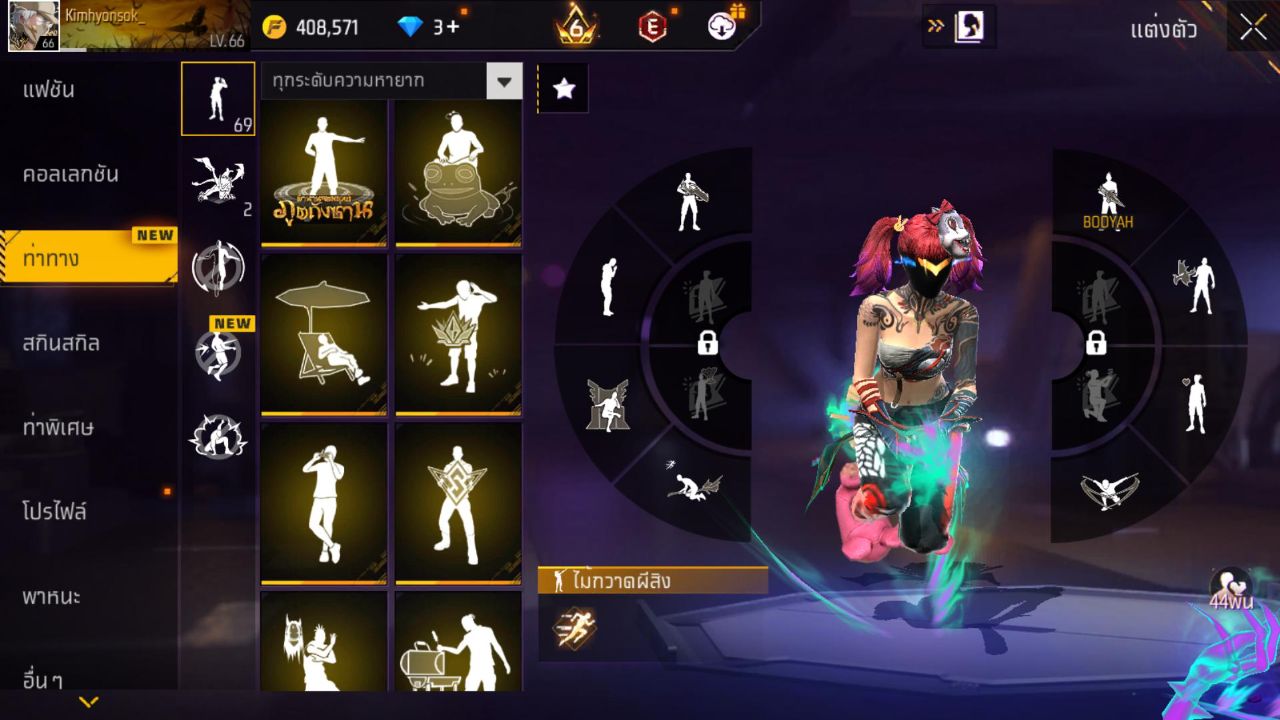Add diamonds with the plus button
This screenshot has height=720, width=1280.
tap(453, 27)
